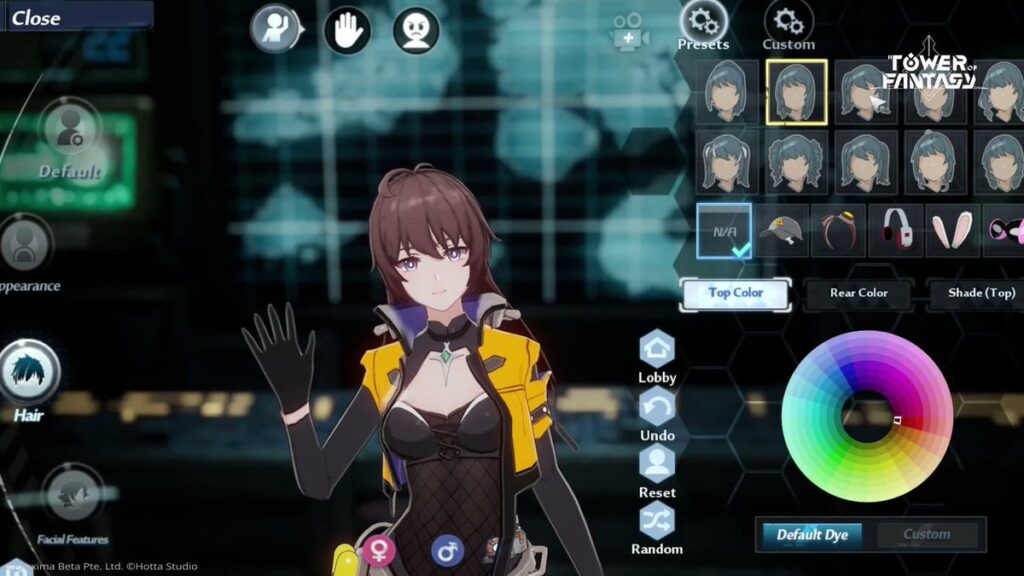The width and height of the screenshot is (1024, 576).
Task: Select the male gender icon
Action: click(x=447, y=549)
